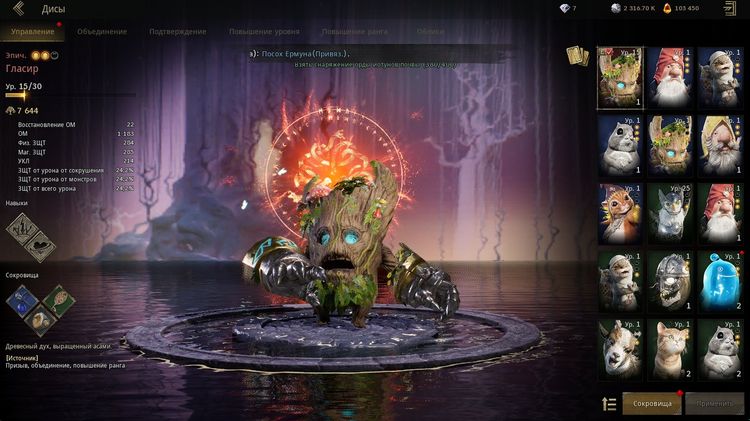Screen dimensions: 750x421
Task: Click the Сокровища button
Action: pos(651,403)
